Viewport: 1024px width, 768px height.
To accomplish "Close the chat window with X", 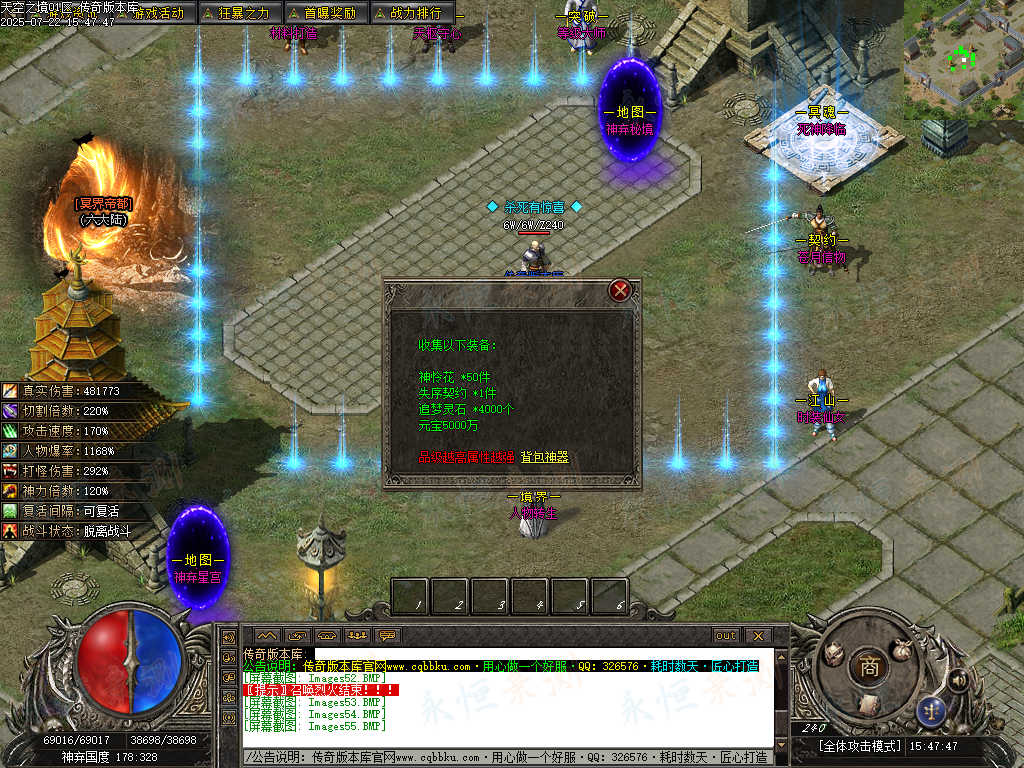I will 757,635.
